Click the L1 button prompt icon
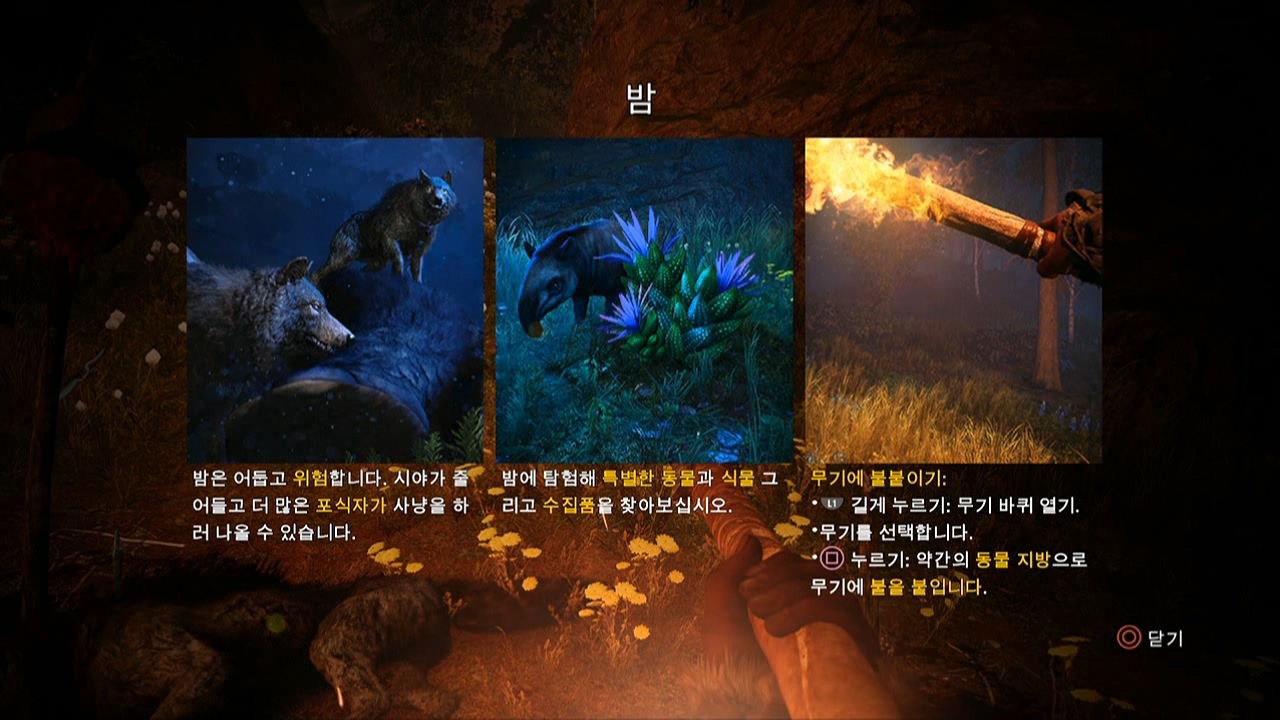The image size is (1280, 720). (x=833, y=504)
